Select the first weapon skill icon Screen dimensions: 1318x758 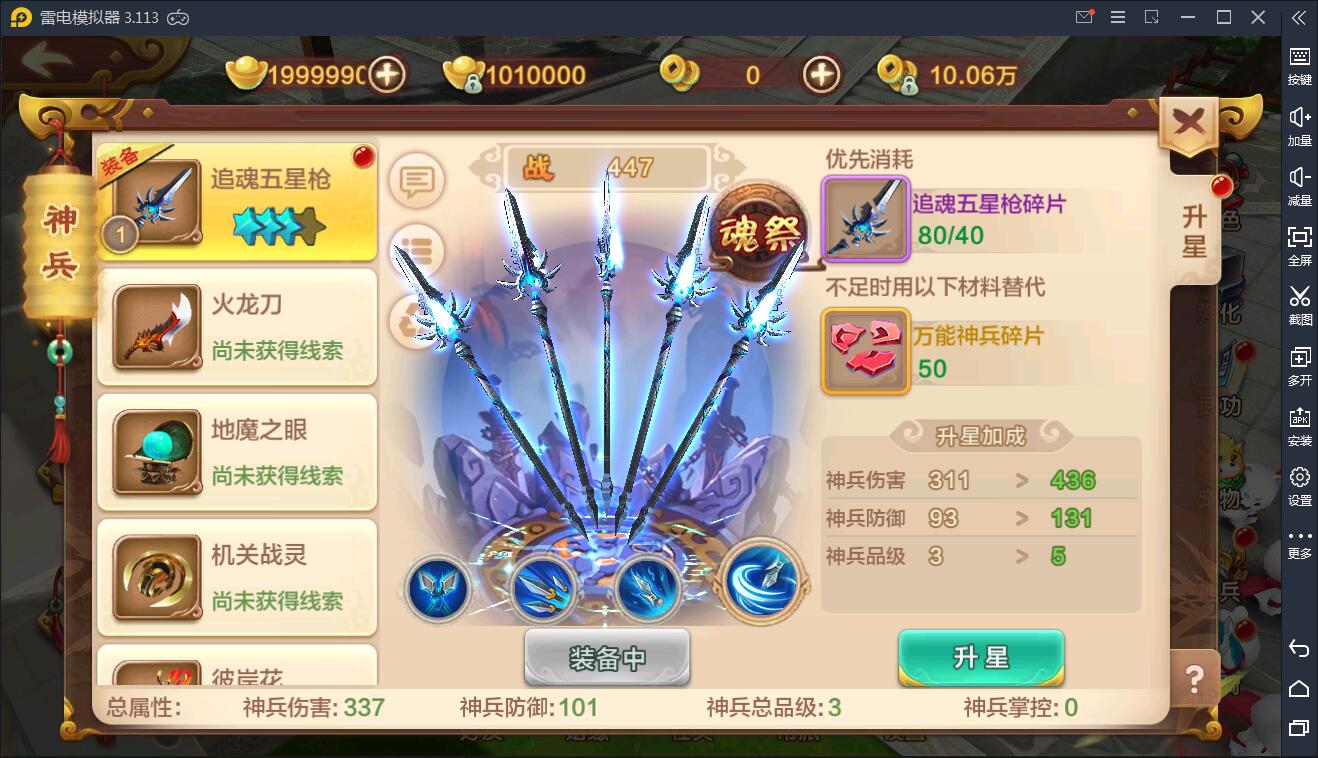[x=437, y=589]
